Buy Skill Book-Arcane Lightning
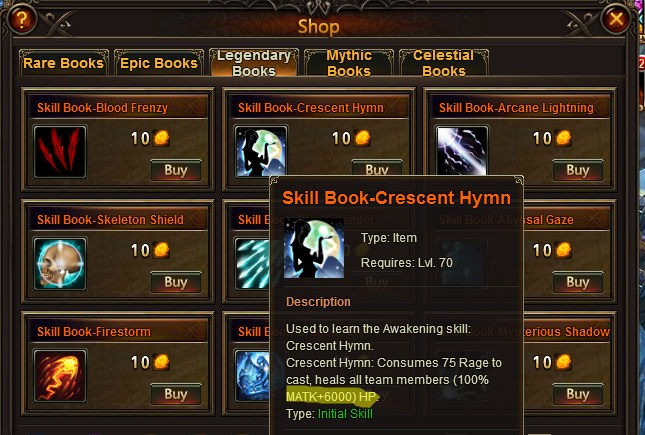Viewport: 645px width, 435px height. tap(578, 170)
